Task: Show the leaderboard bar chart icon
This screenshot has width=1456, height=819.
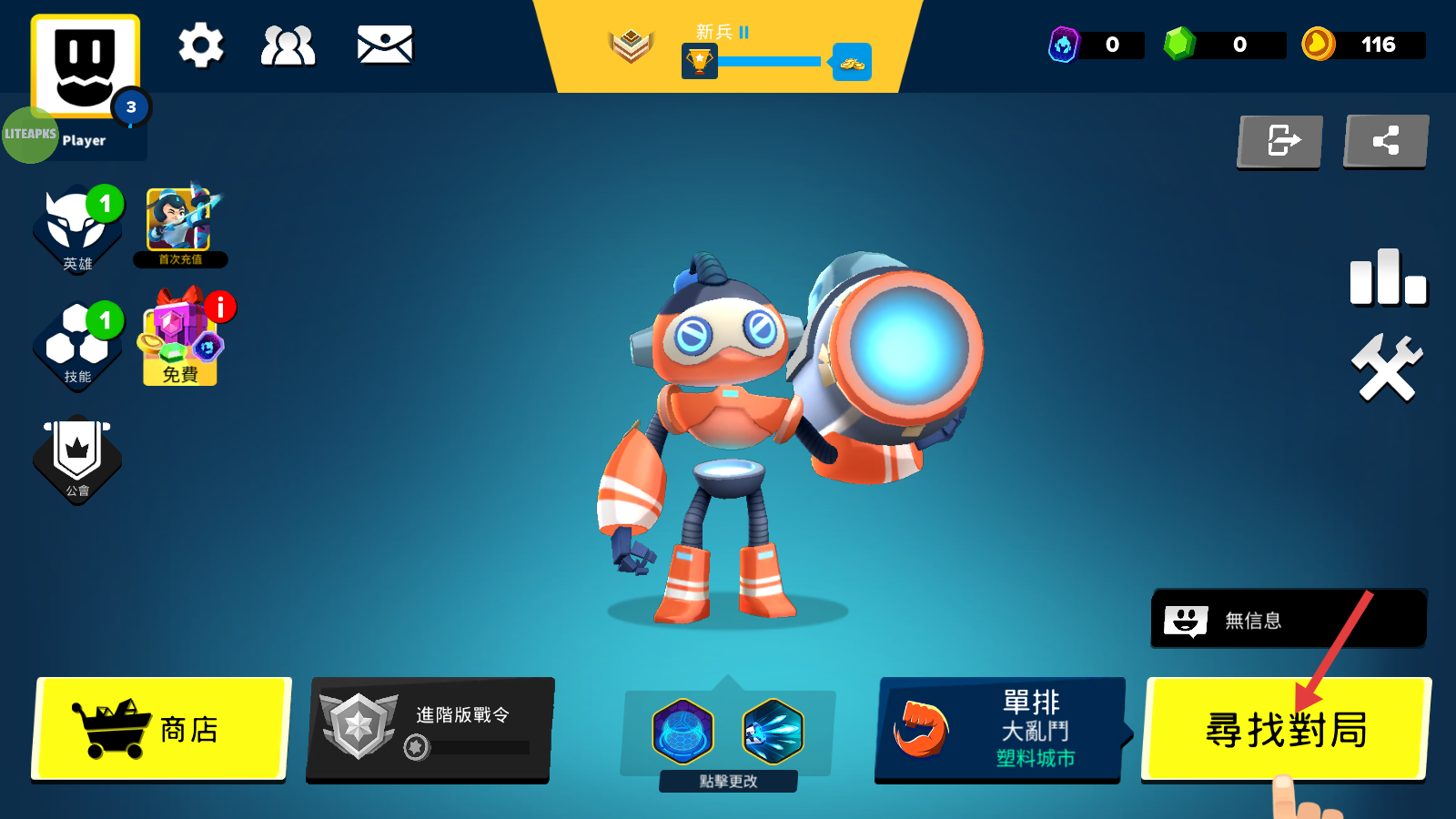Action: [1388, 277]
